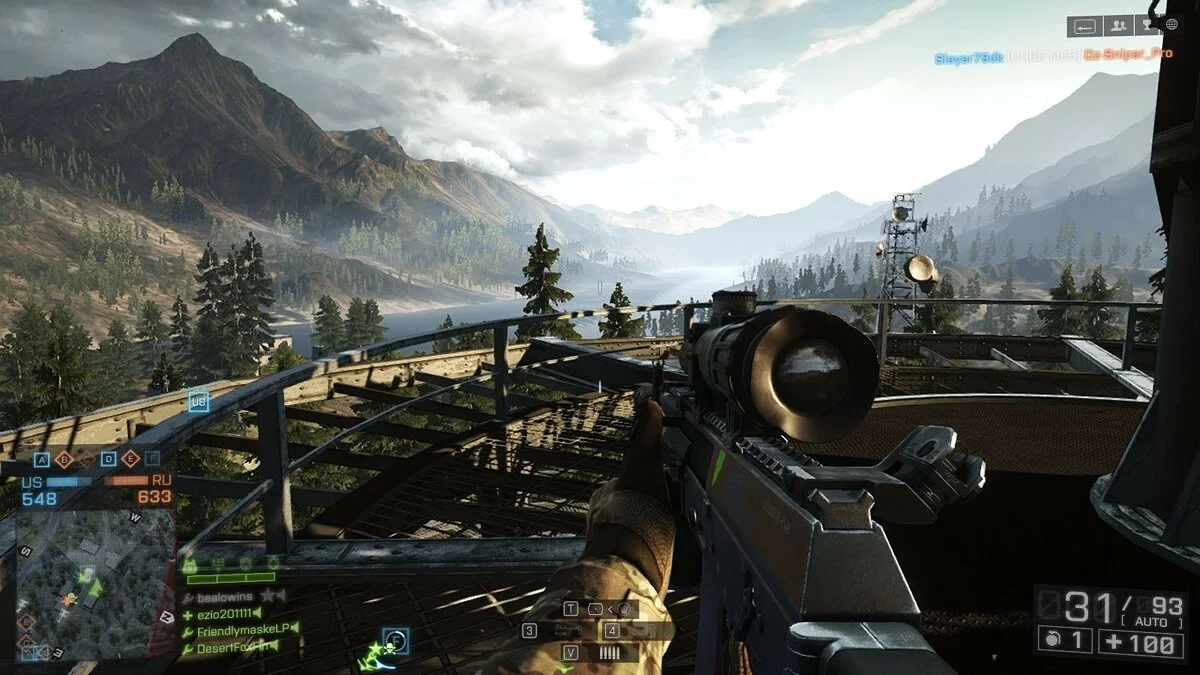This screenshot has width=1200, height=675.
Task: Select the objective A flag indicator
Action: (42, 459)
